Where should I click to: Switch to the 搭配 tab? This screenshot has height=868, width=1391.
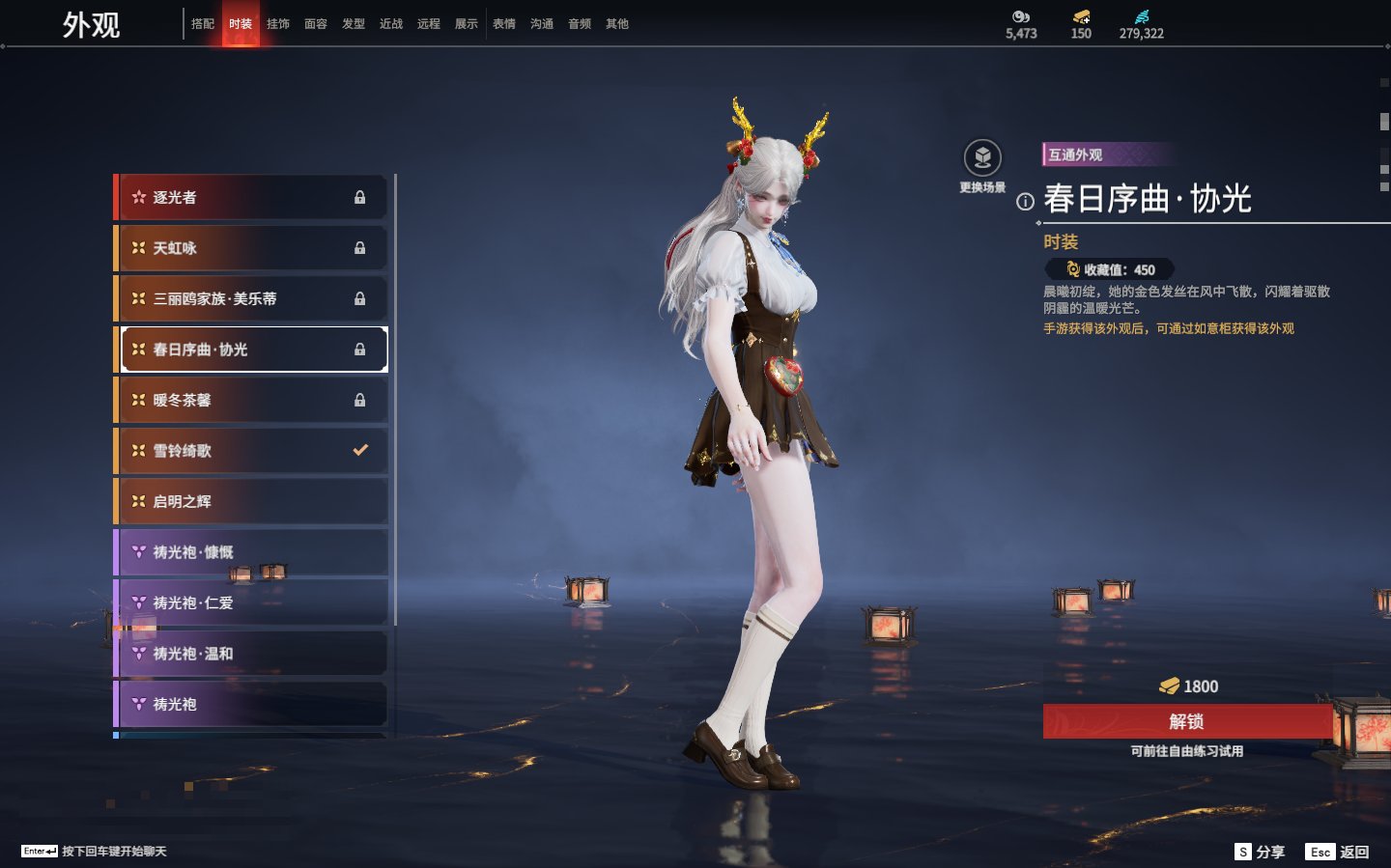(x=203, y=24)
